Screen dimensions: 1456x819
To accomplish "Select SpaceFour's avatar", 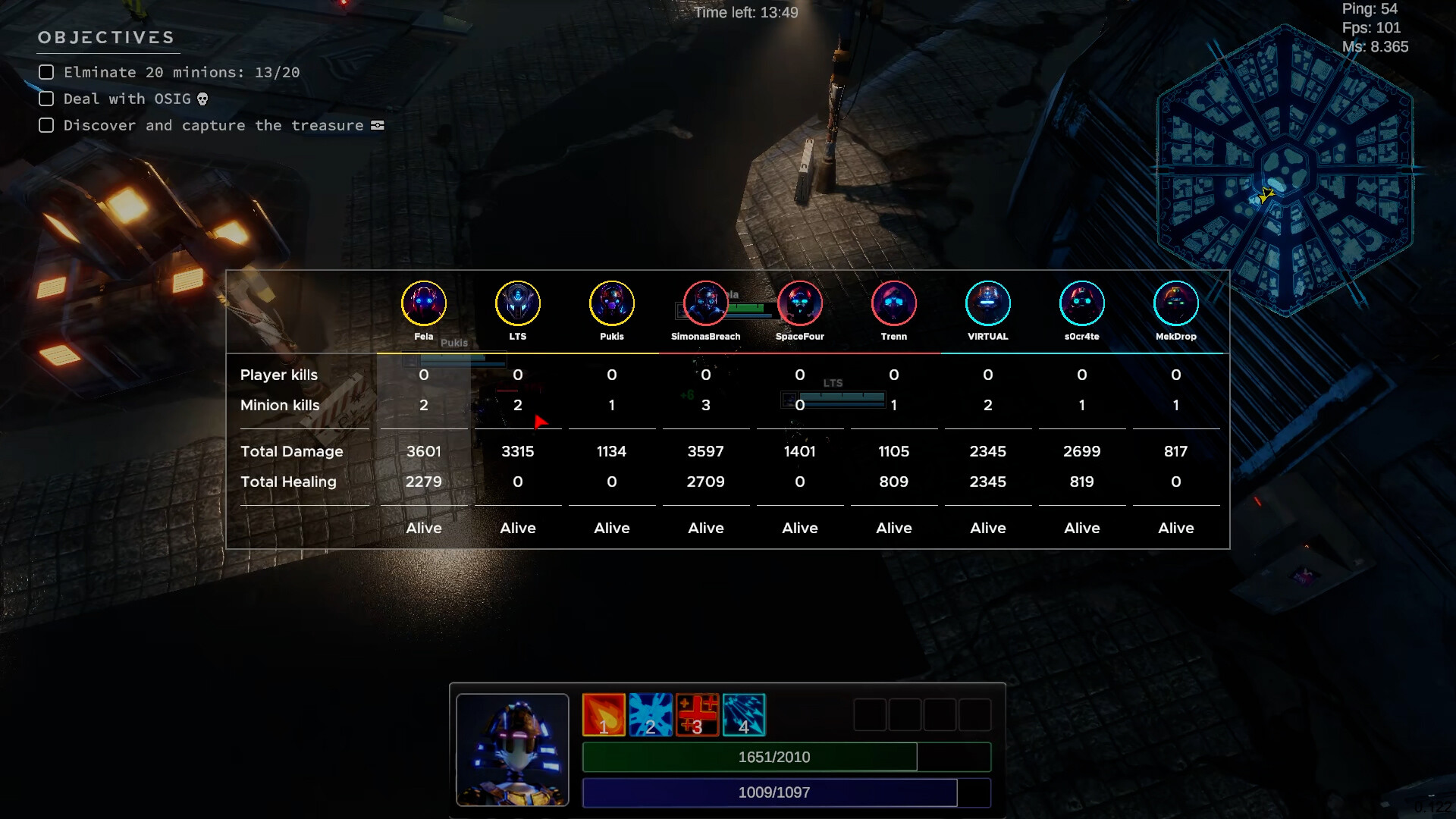I will click(x=800, y=303).
